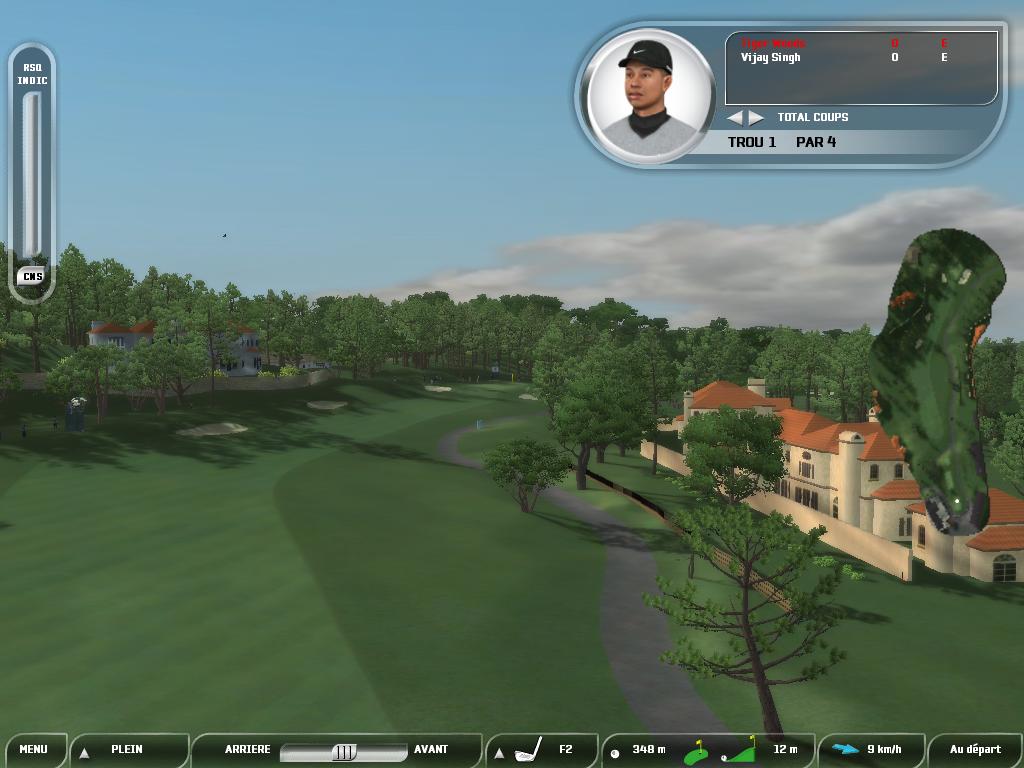
Task: Click the CNS button on the meter
Action: coord(31,276)
